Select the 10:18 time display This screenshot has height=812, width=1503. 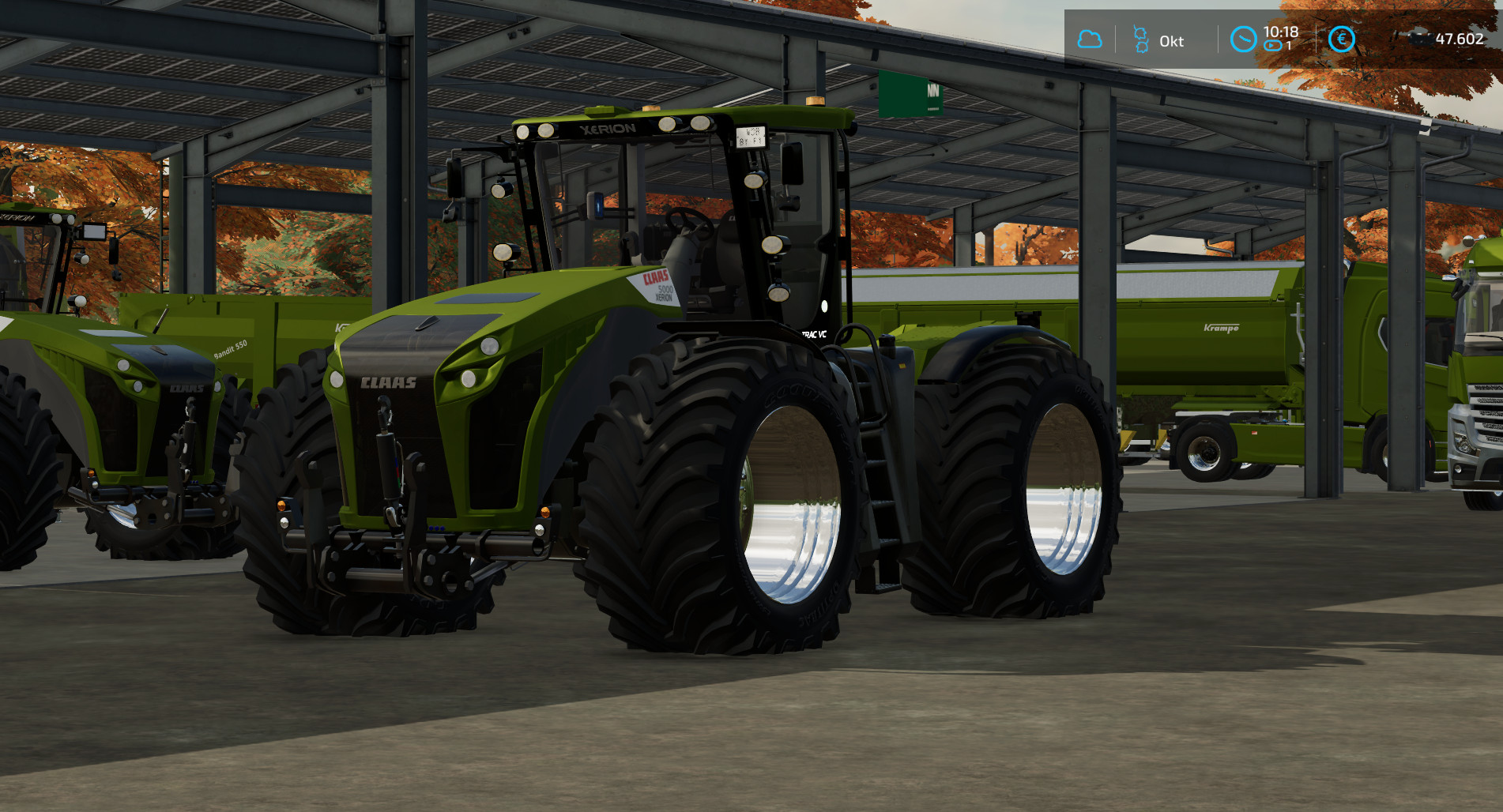[1281, 33]
